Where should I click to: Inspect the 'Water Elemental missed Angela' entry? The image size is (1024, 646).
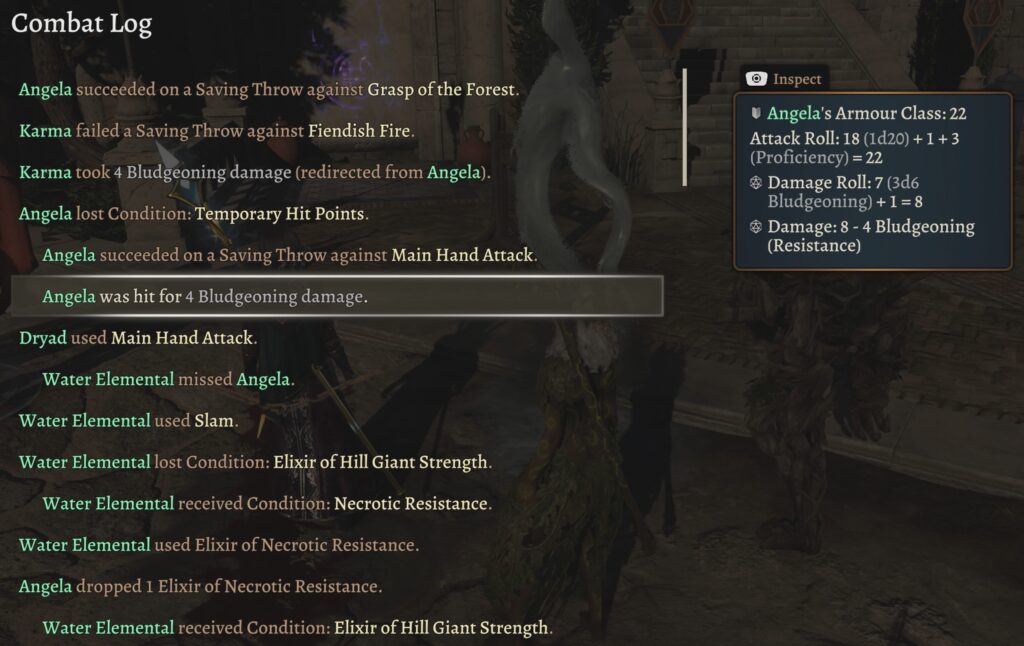(167, 379)
